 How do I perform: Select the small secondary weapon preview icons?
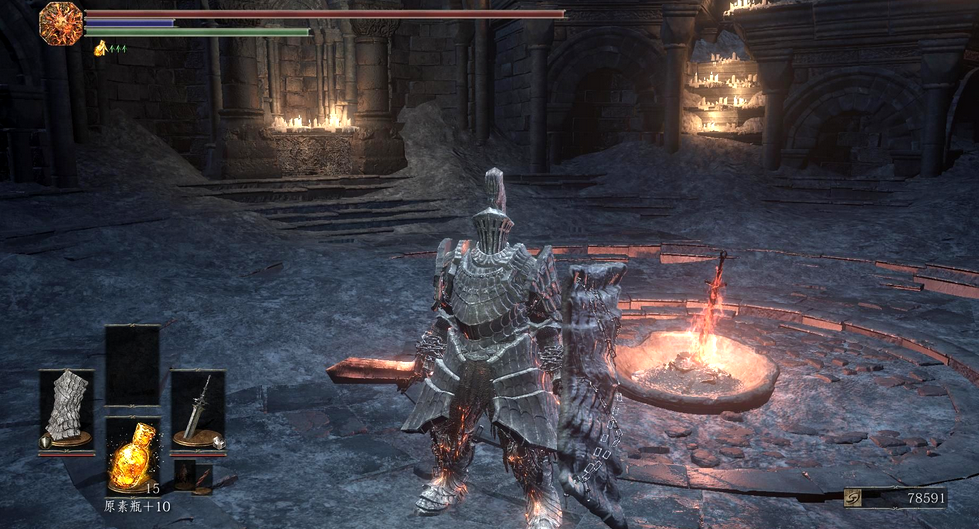point(193,478)
